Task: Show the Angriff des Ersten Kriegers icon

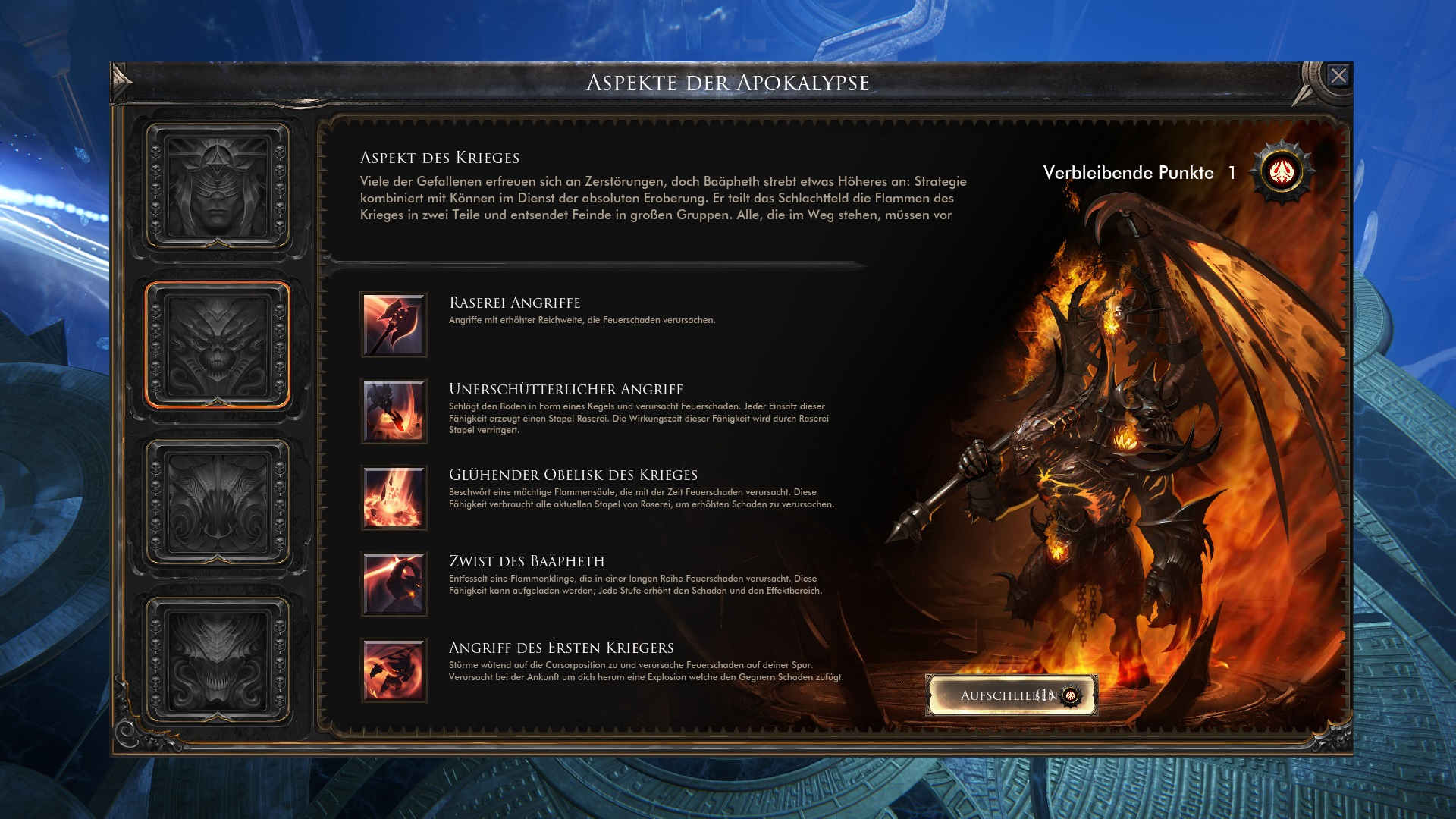Action: [x=394, y=670]
